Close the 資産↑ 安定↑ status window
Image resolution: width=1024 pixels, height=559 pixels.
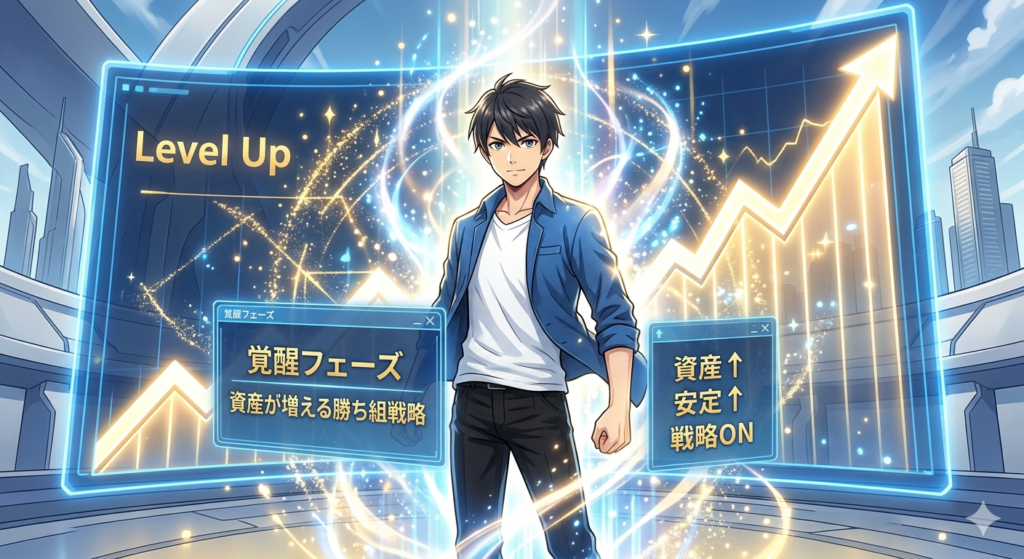(x=766, y=327)
